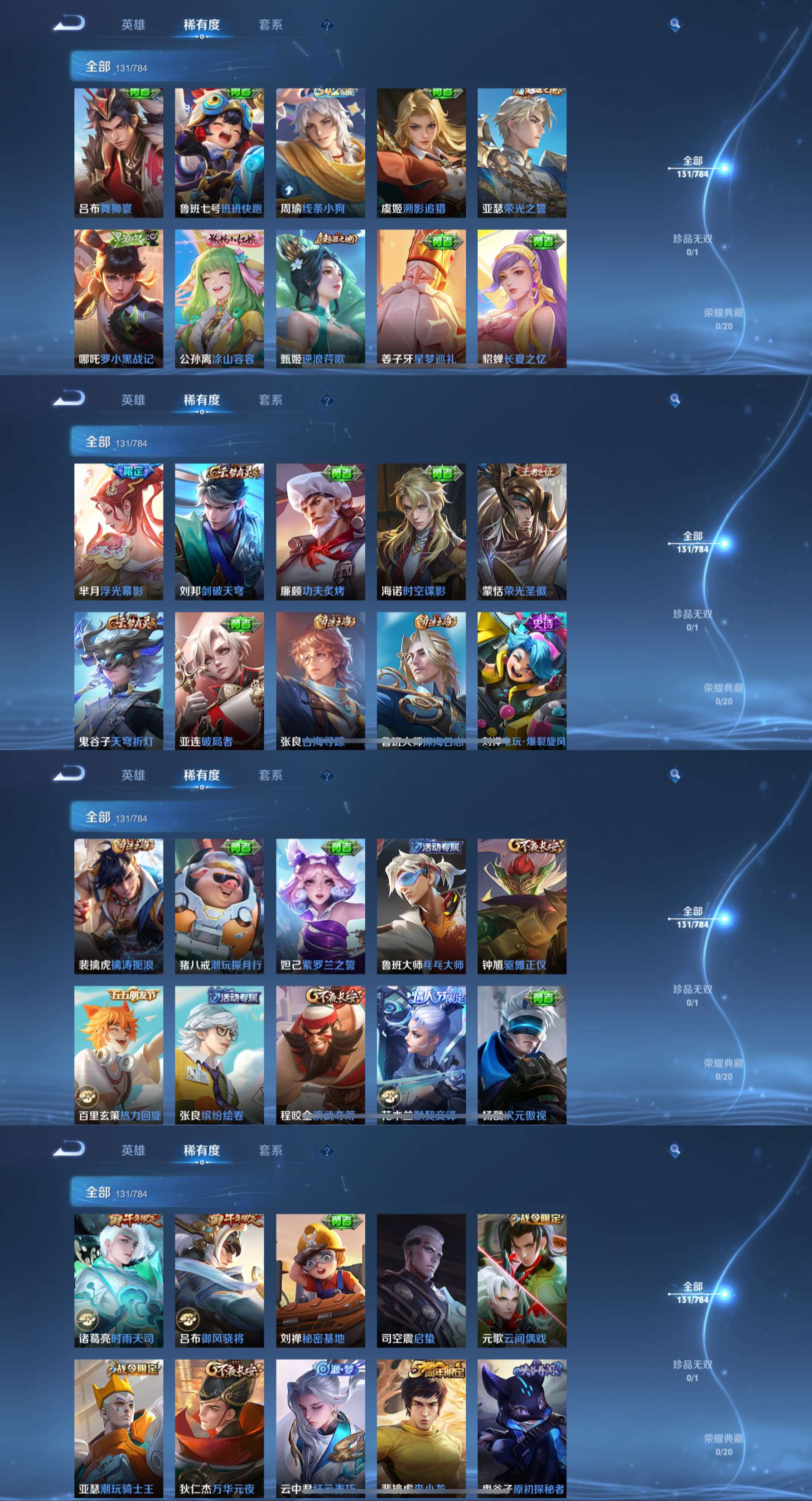Image resolution: width=812 pixels, height=1501 pixels.
Task: Choose the 周瑜 线条小狗 skin card
Action: pos(320,153)
